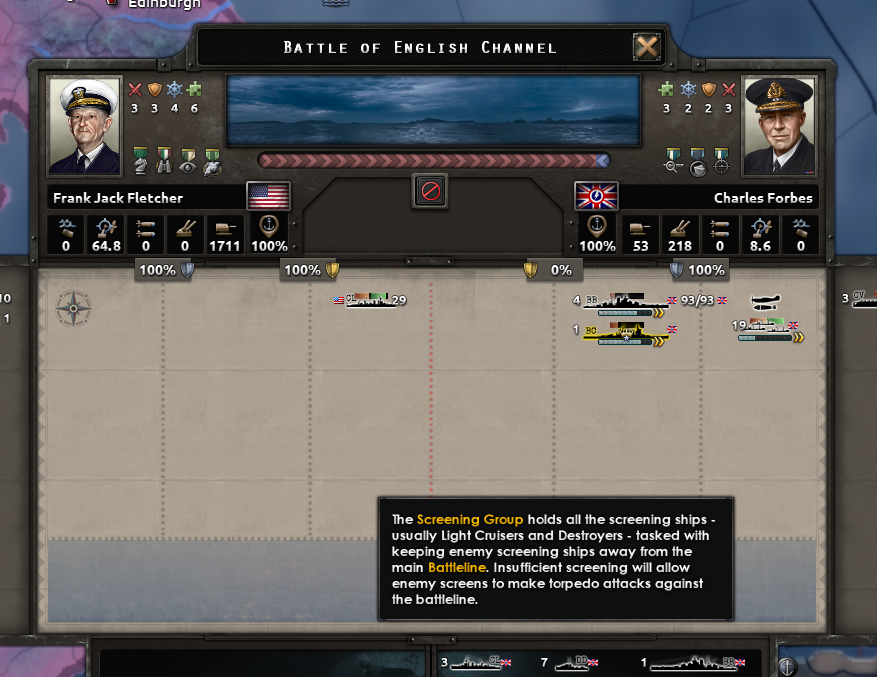The image size is (877, 677).
Task: Select the American group of 29 ships
Action: pos(373,299)
